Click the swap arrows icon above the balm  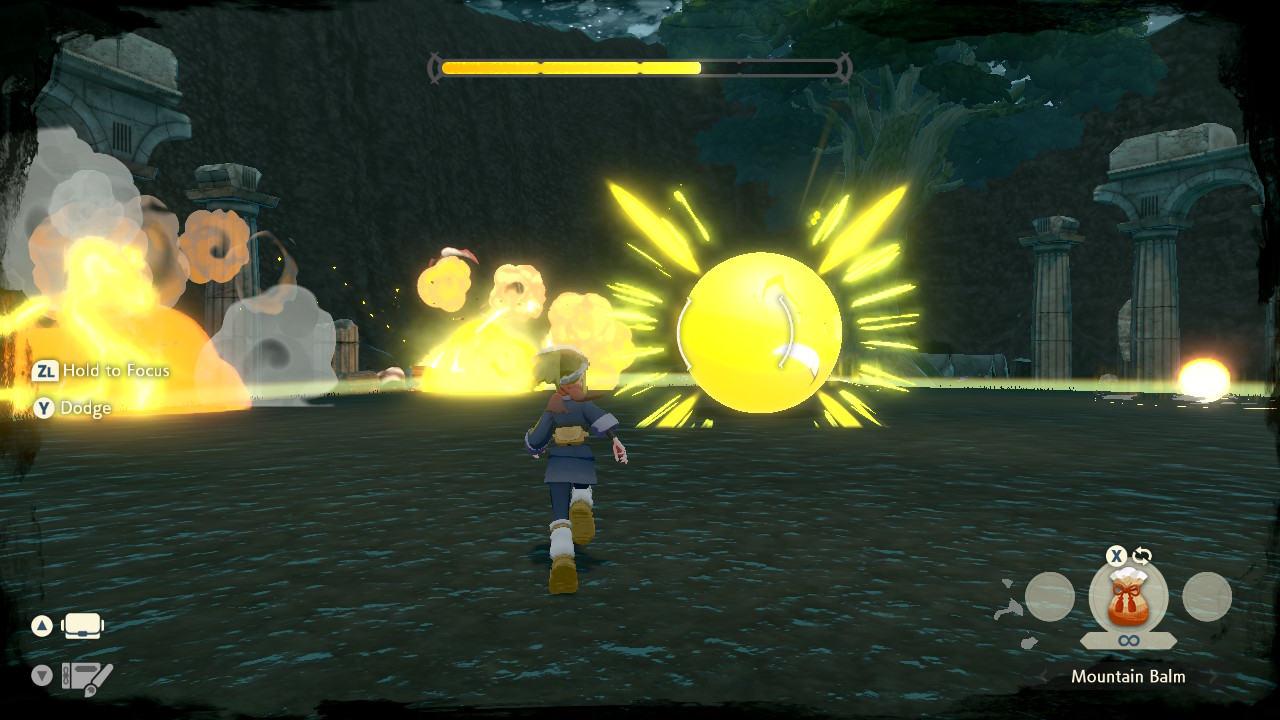[x=1142, y=556]
